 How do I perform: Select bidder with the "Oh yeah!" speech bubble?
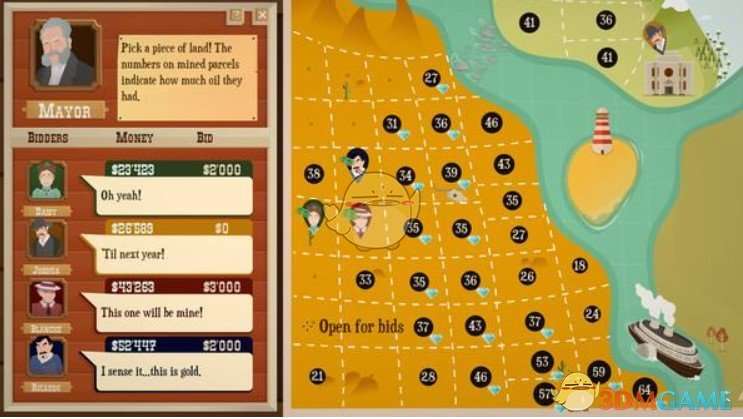(x=47, y=183)
